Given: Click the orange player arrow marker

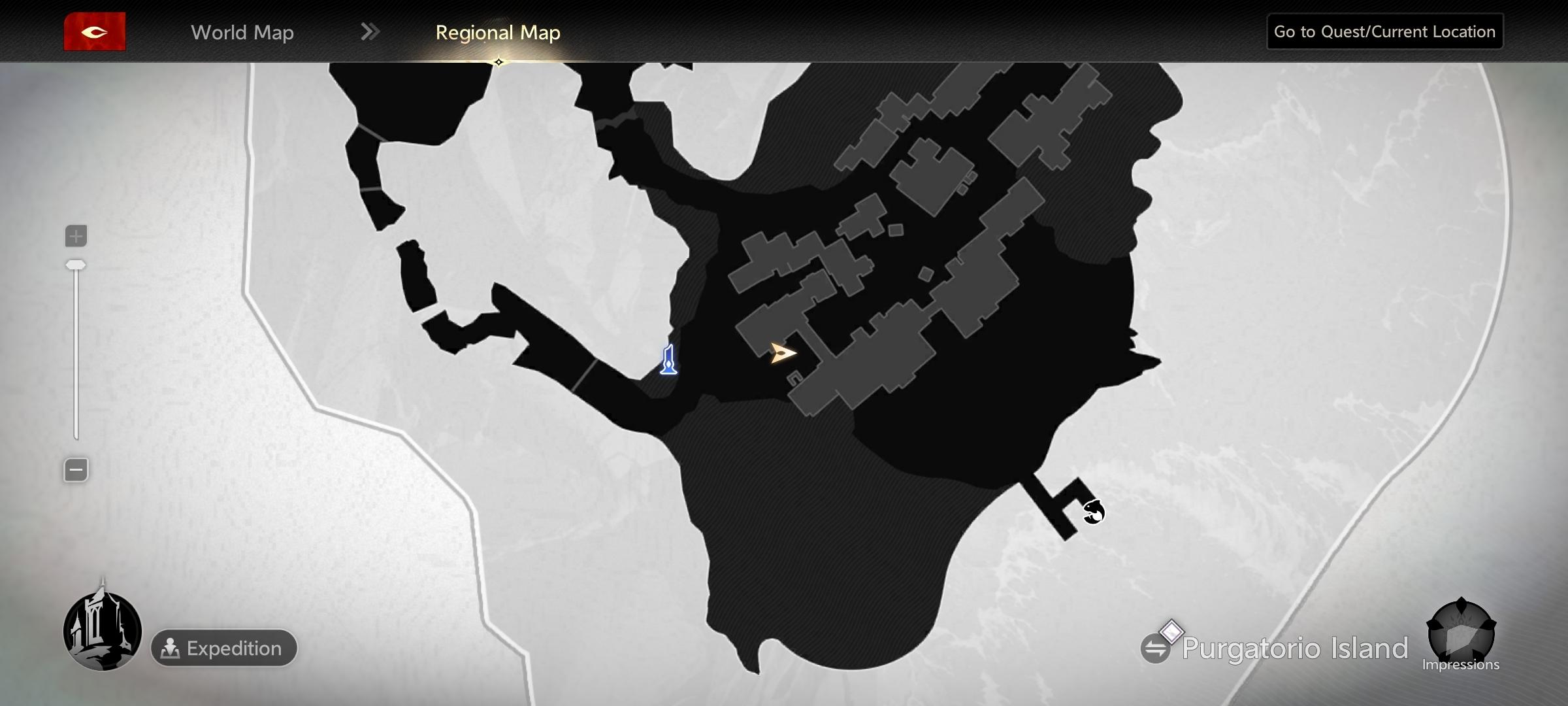Looking at the screenshot, I should point(782,353).
